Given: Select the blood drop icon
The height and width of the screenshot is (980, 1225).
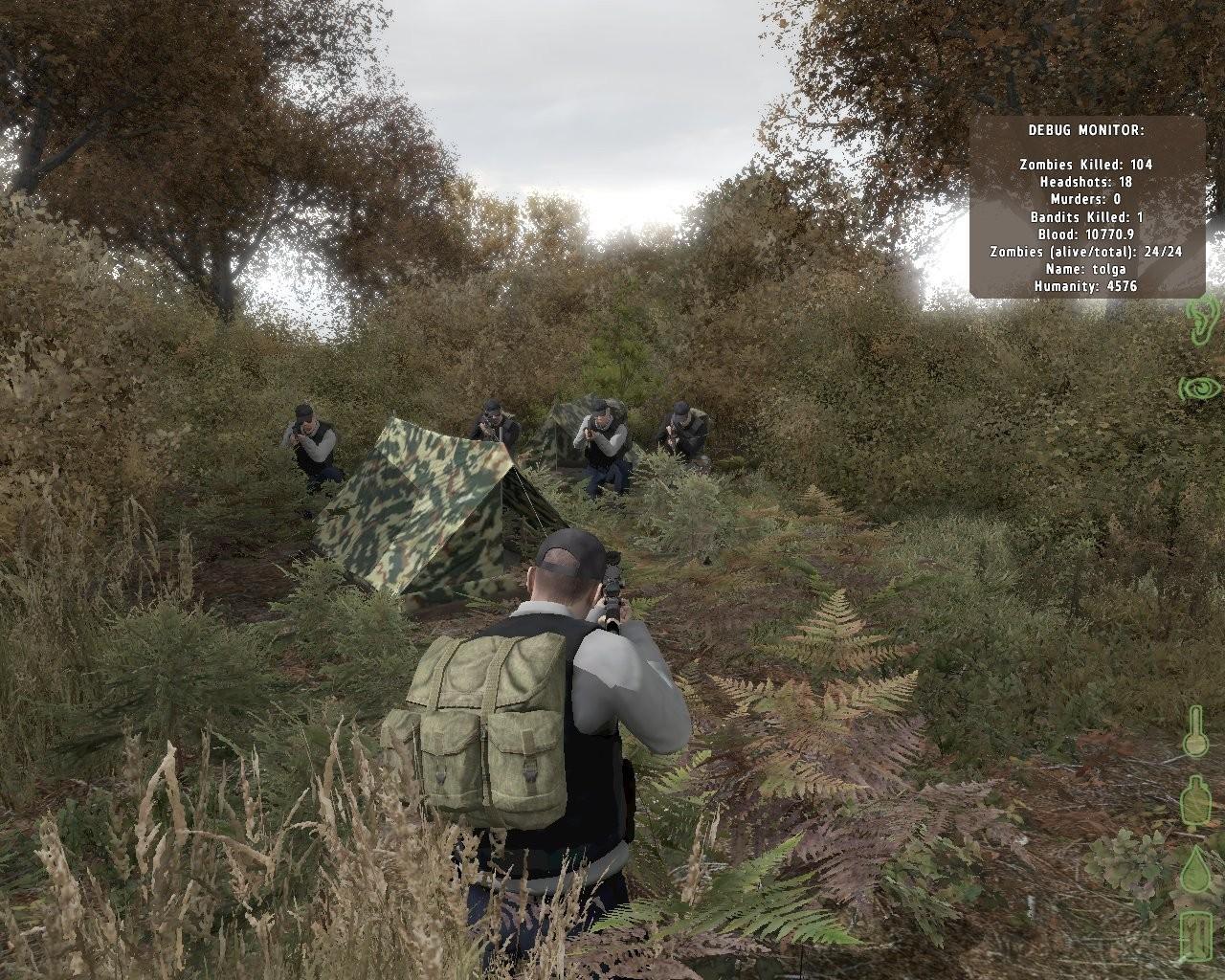Looking at the screenshot, I should (x=1196, y=869).
